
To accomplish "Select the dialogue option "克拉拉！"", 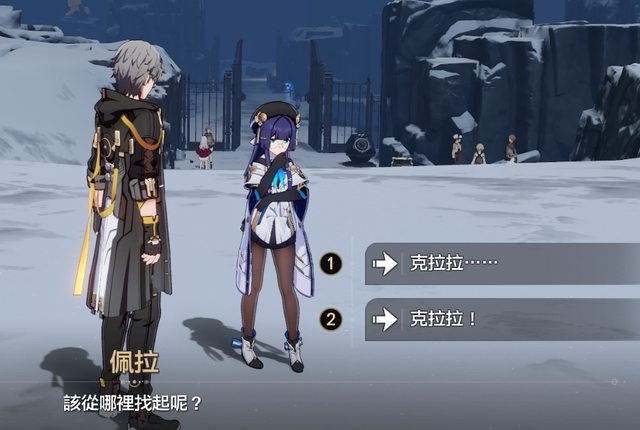I will (x=500, y=320).
